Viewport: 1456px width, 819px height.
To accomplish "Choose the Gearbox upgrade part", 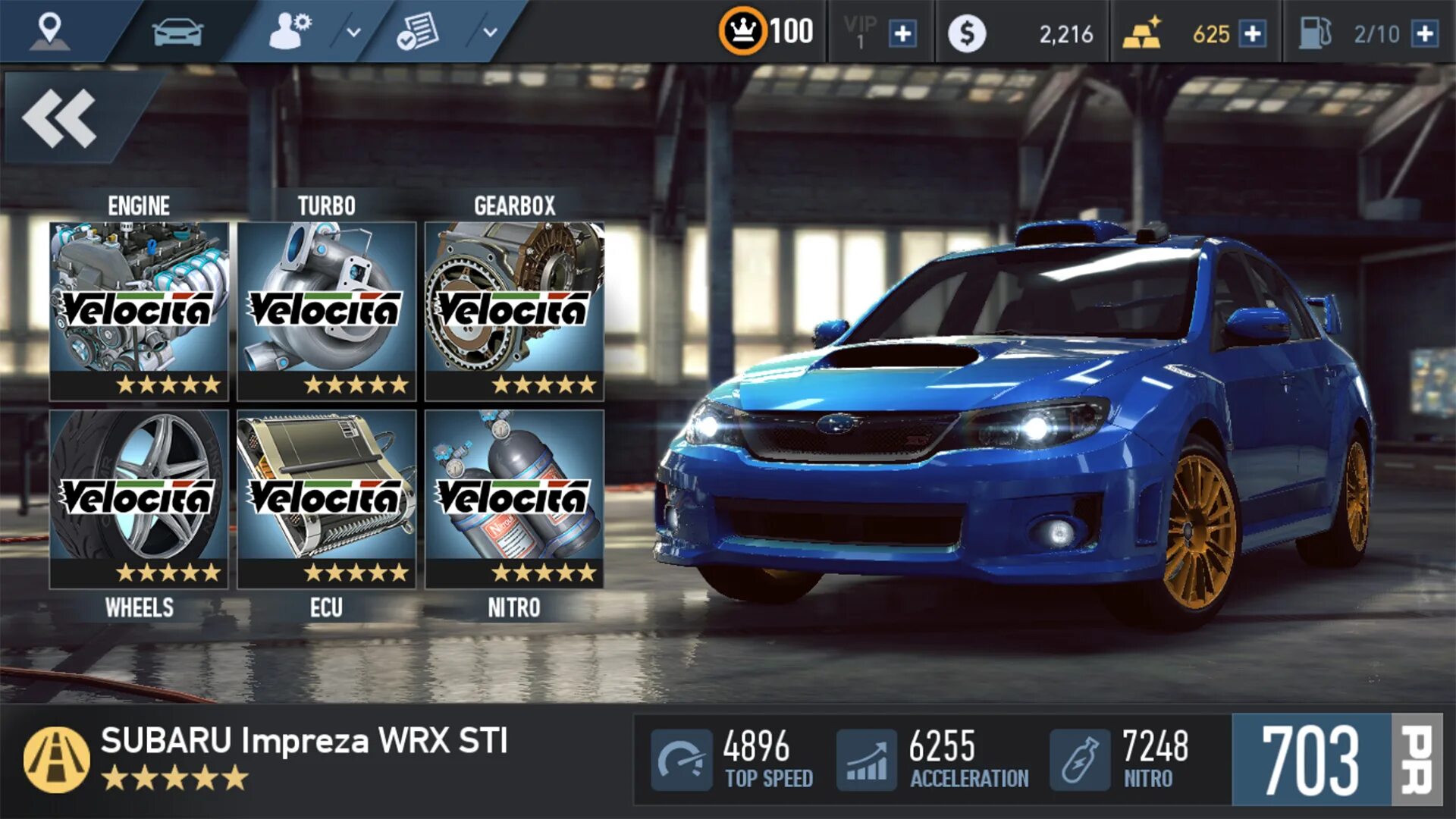I will [x=514, y=310].
